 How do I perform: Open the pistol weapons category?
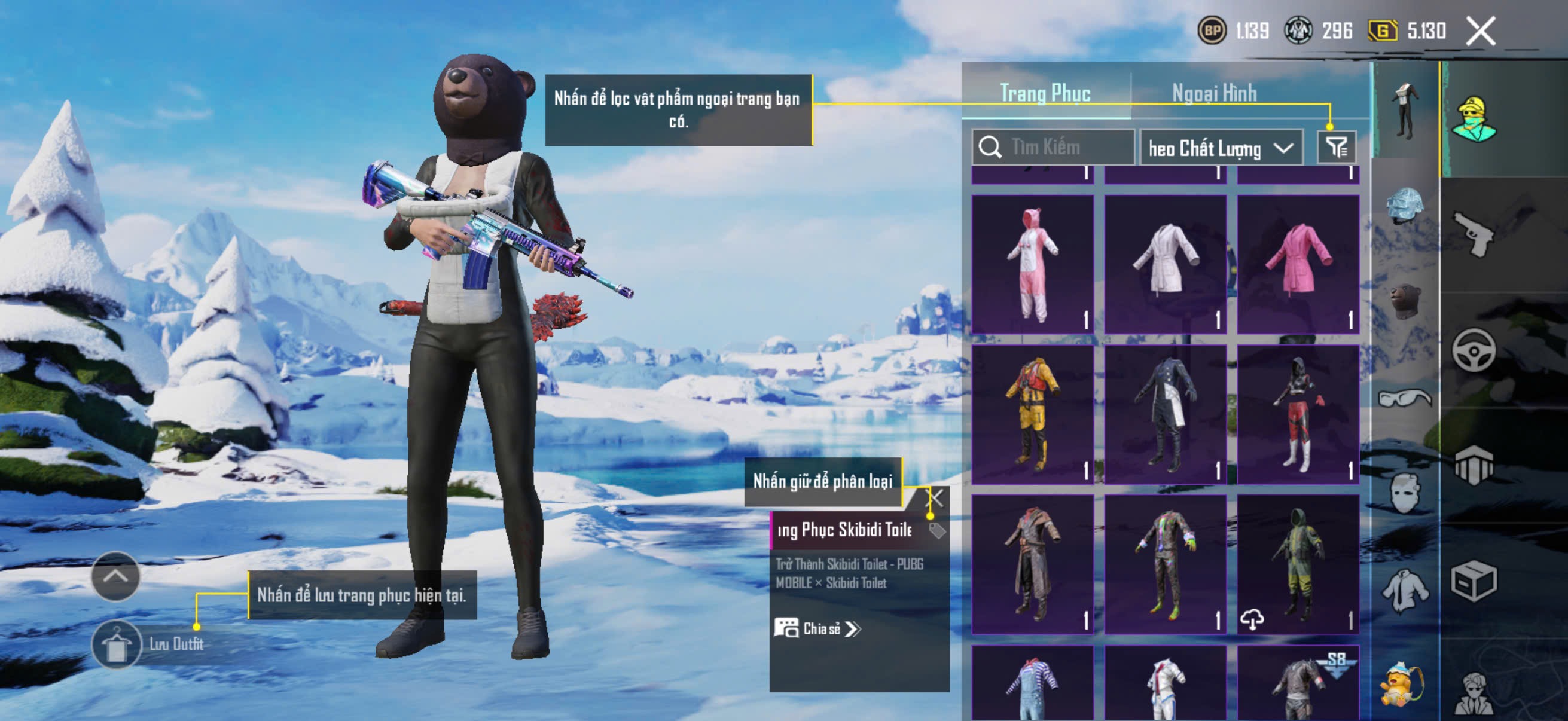click(1473, 234)
